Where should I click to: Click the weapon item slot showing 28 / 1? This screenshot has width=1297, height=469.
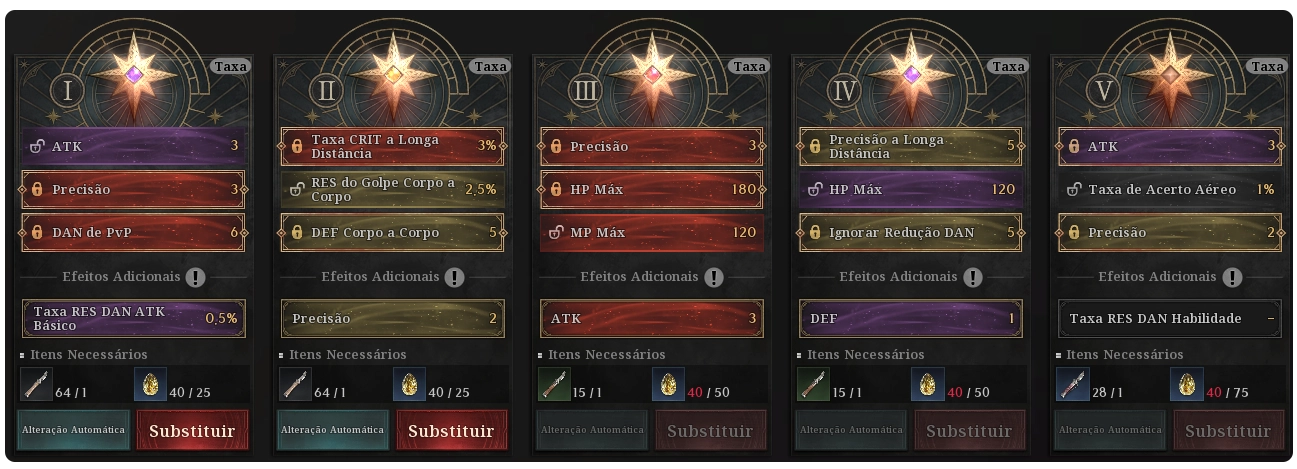1072,384
